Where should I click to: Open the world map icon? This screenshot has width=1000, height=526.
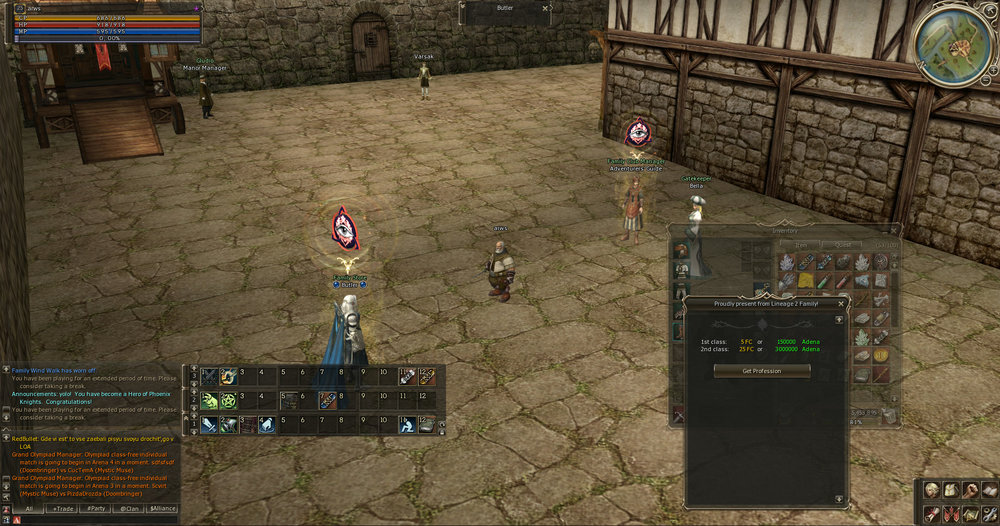click(968, 513)
